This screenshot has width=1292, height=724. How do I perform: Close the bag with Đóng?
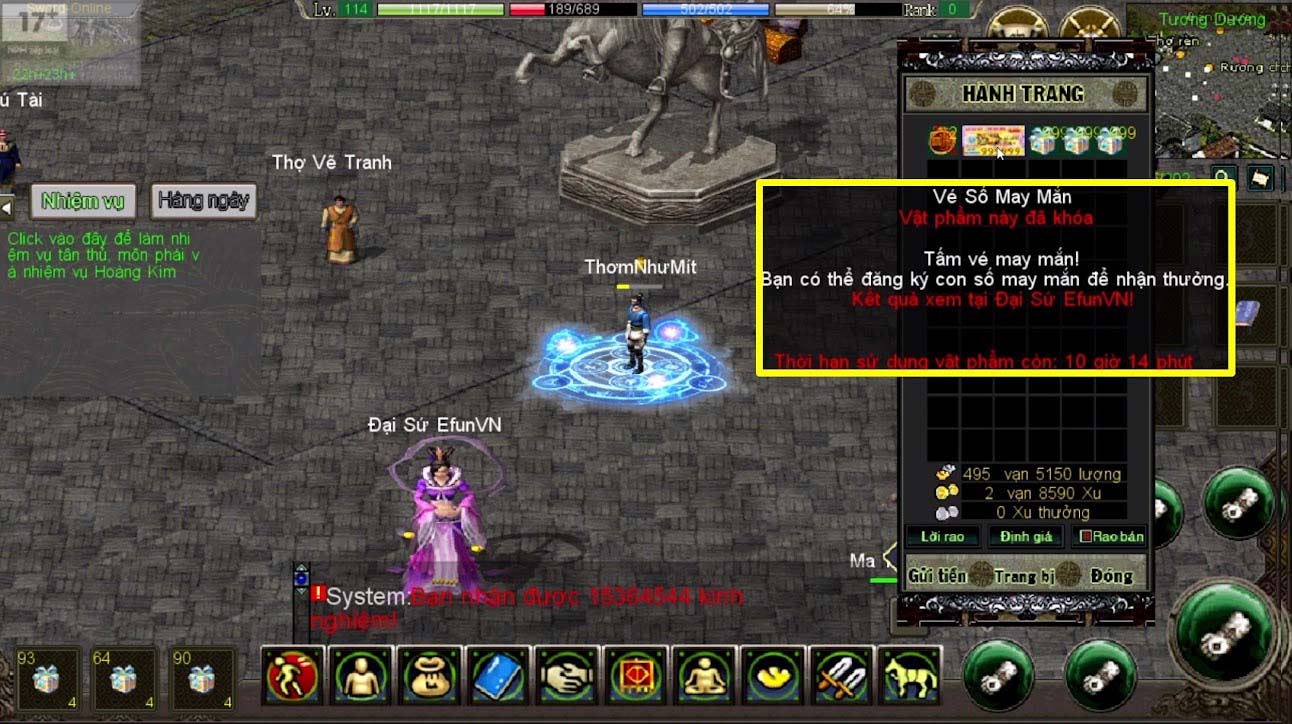tap(1111, 575)
